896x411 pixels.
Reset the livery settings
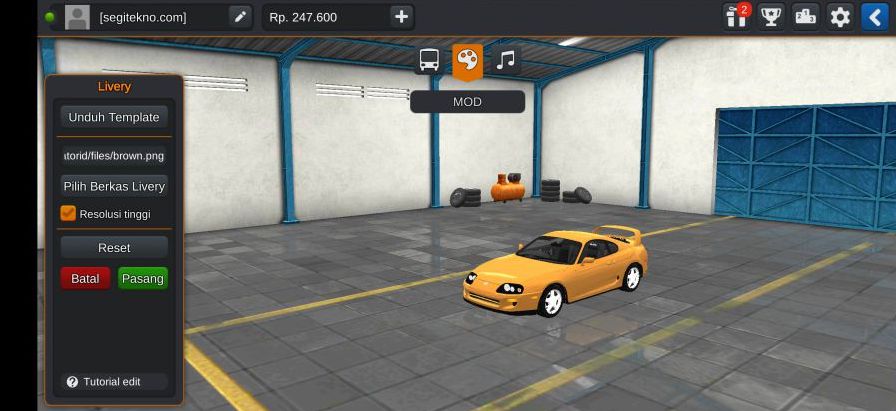coord(113,247)
